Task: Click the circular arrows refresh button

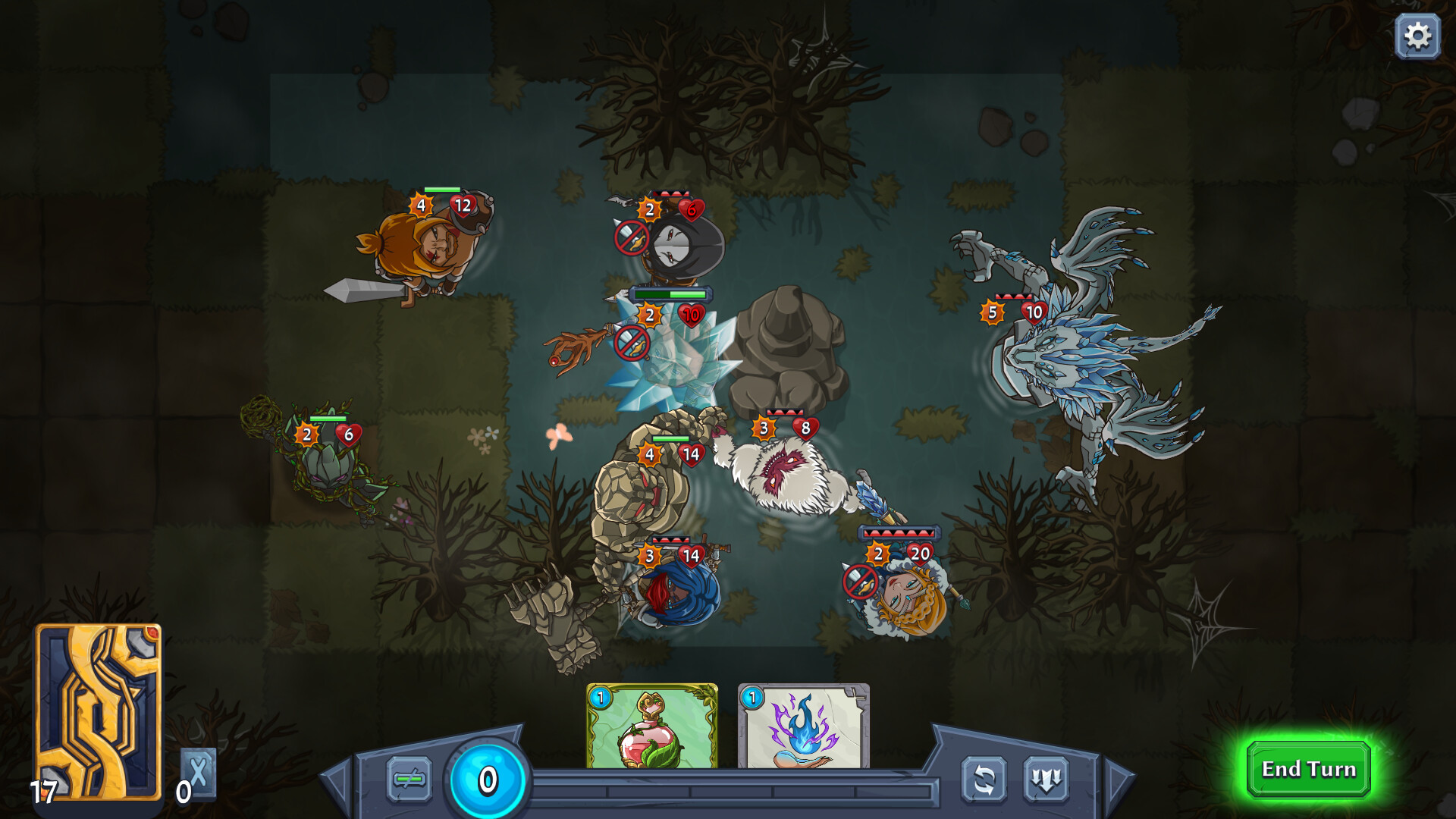Action: click(x=984, y=779)
